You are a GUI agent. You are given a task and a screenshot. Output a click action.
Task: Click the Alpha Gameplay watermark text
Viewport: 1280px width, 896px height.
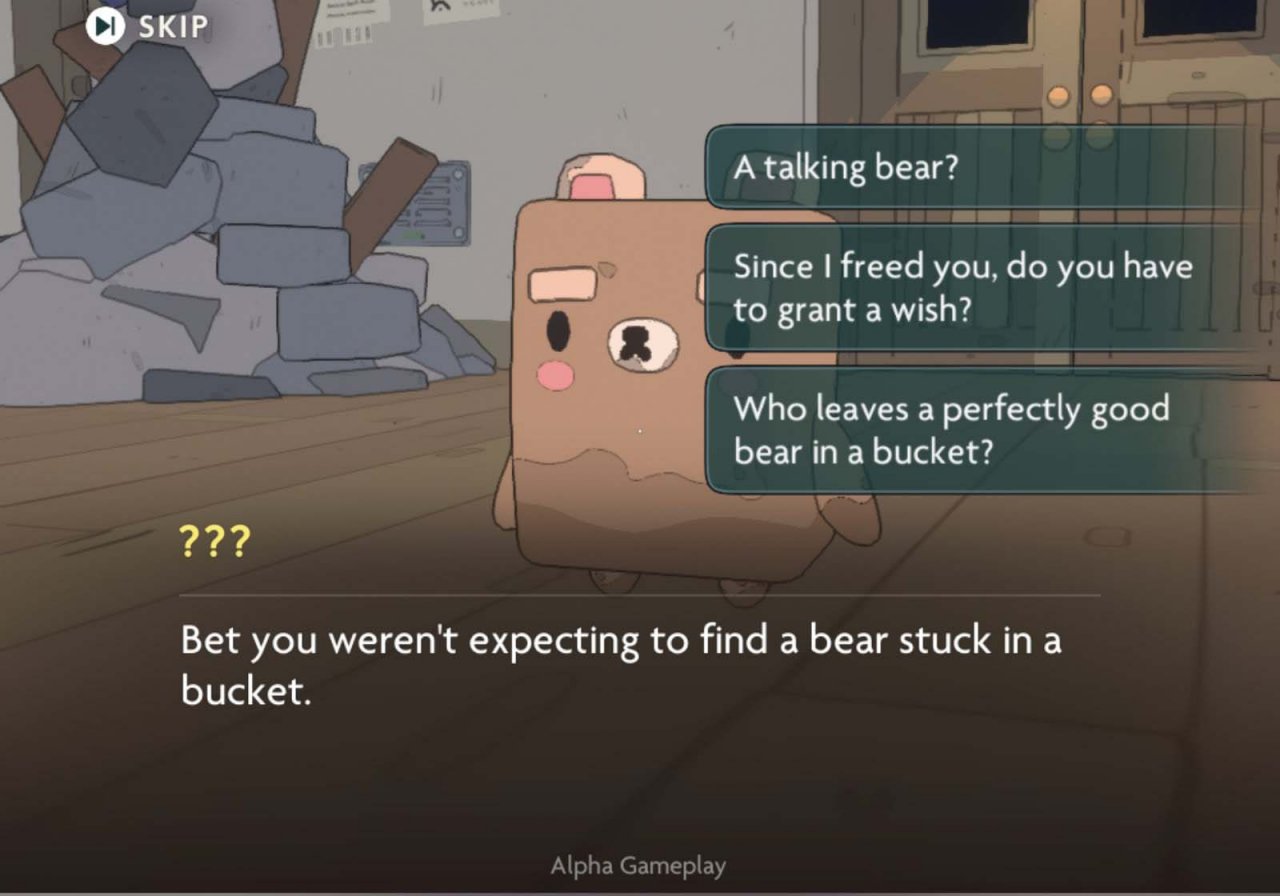click(x=638, y=865)
